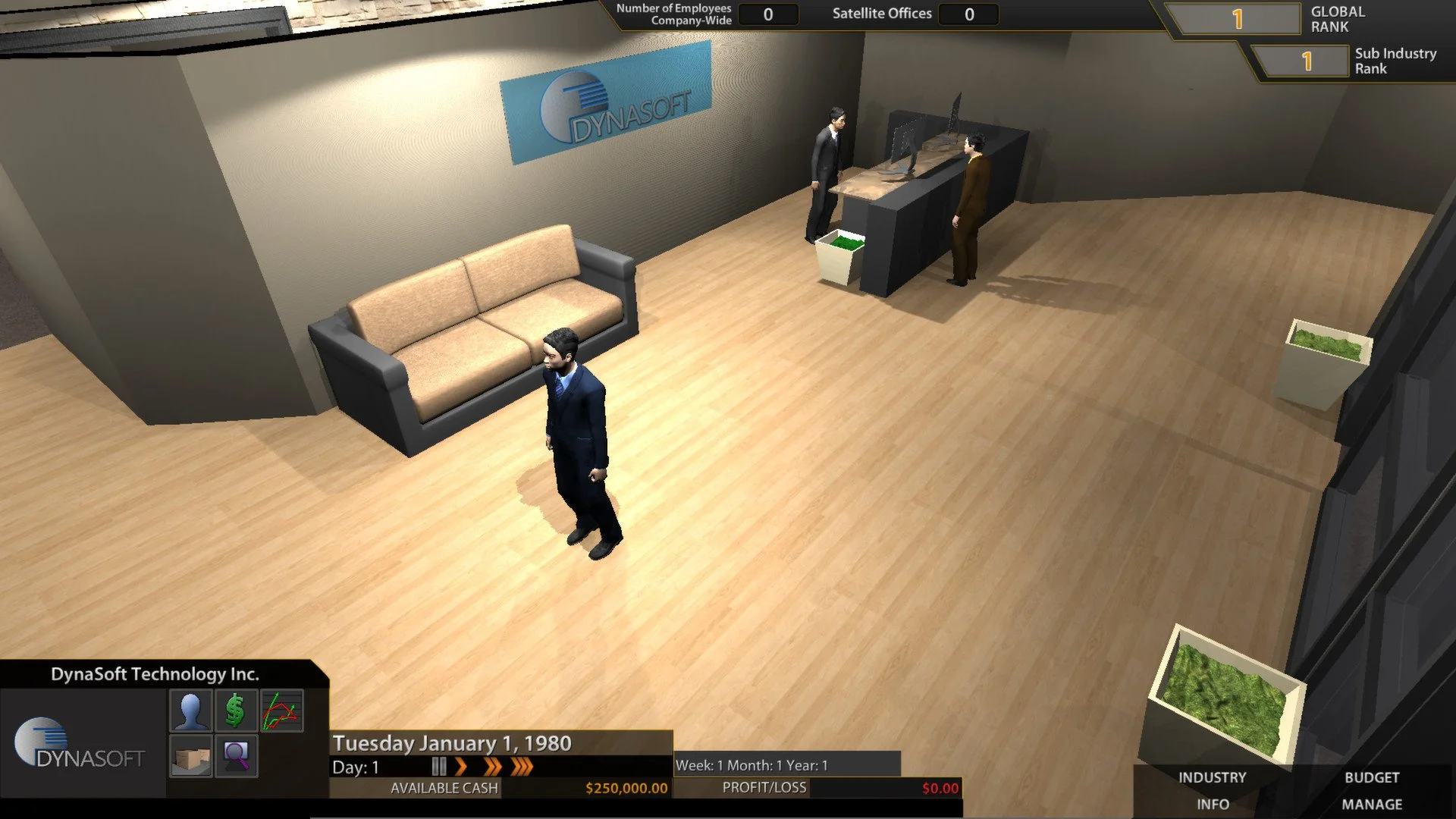Expand the BUDGET panel
The width and height of the screenshot is (1456, 819).
point(1371,777)
